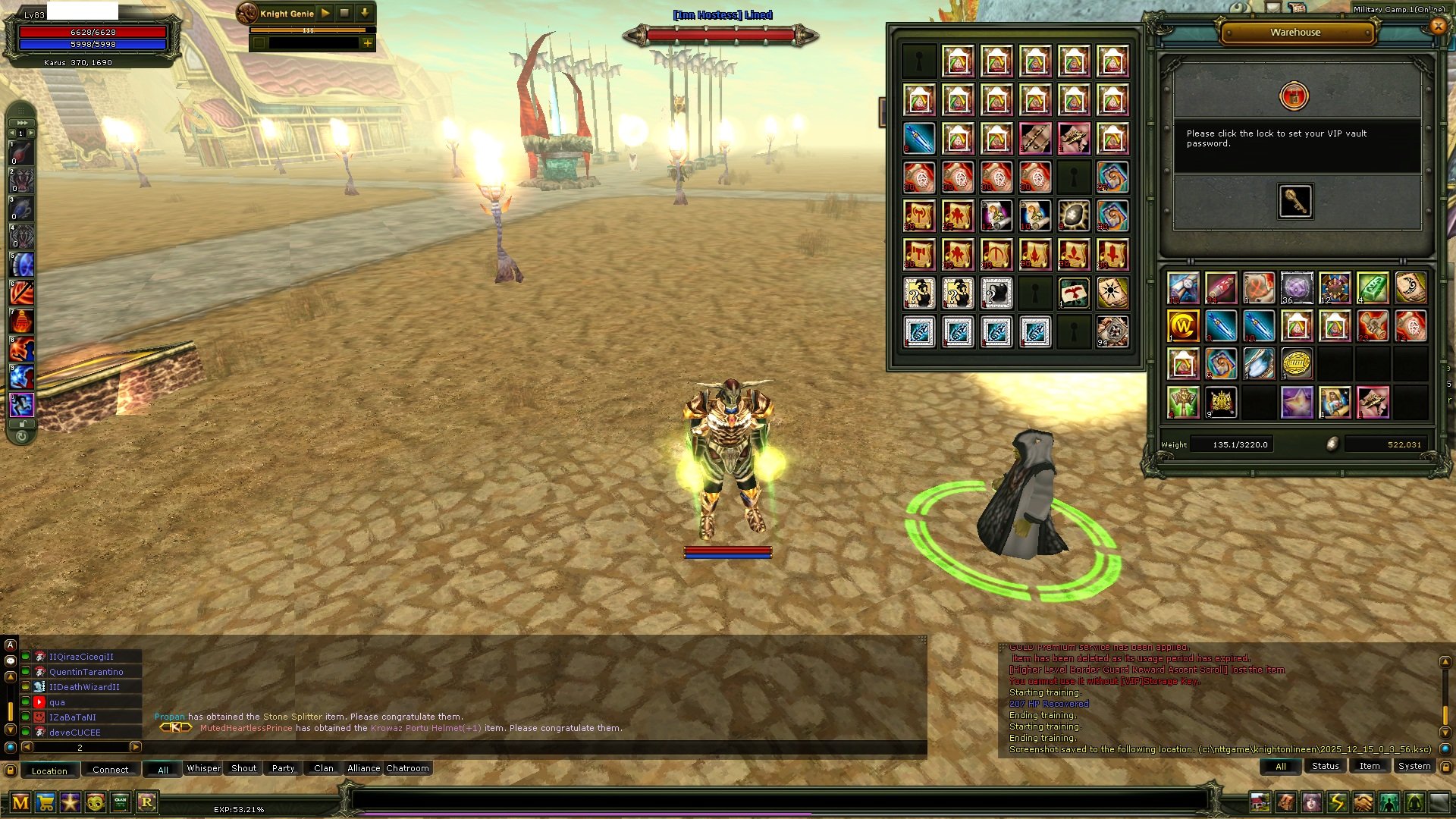This screenshot has height=819, width=1456.
Task: Select QuentinTarantino in the player list
Action: (x=86, y=672)
